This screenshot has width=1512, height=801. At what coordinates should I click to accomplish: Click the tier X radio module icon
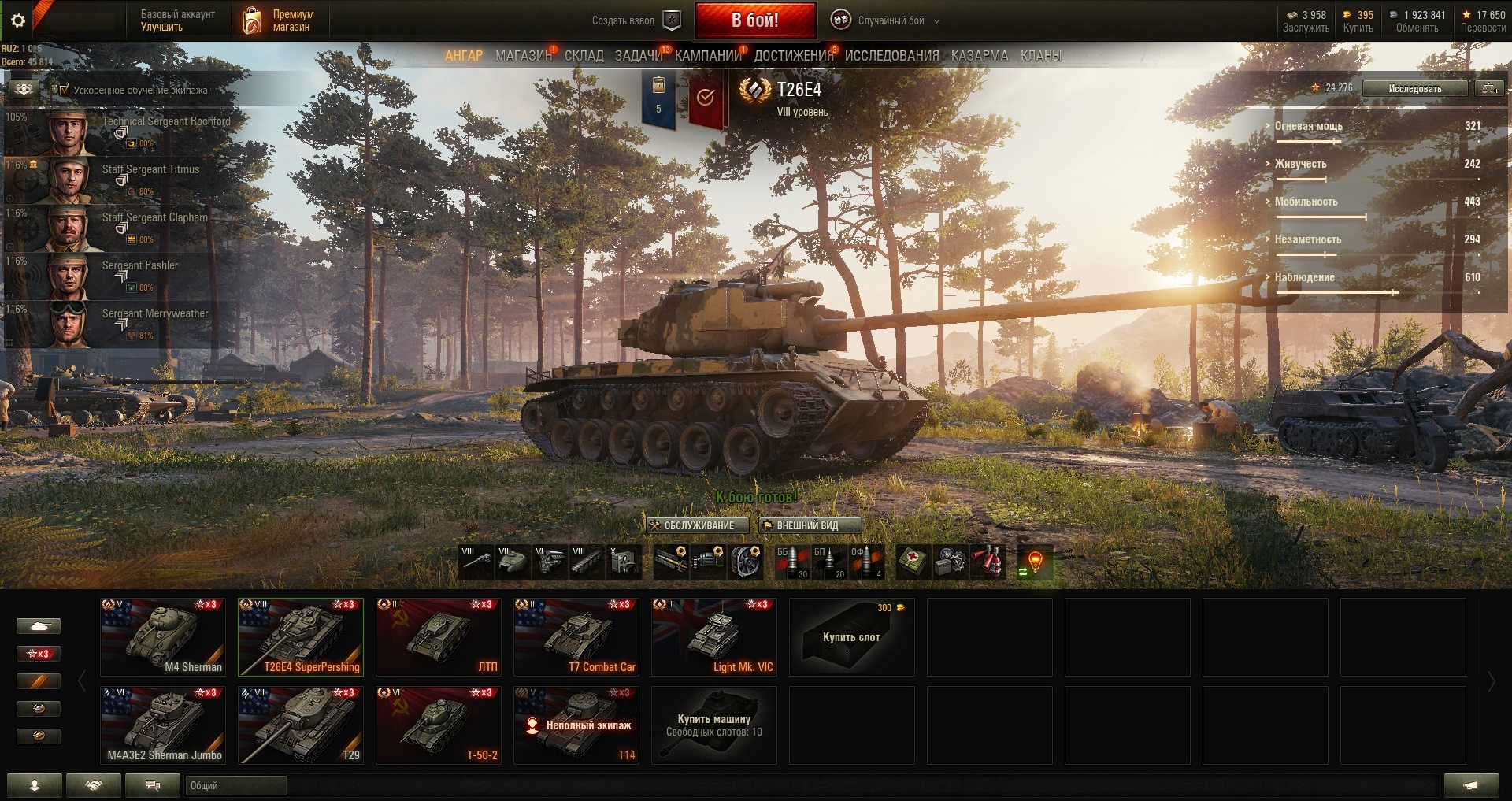[x=623, y=562]
